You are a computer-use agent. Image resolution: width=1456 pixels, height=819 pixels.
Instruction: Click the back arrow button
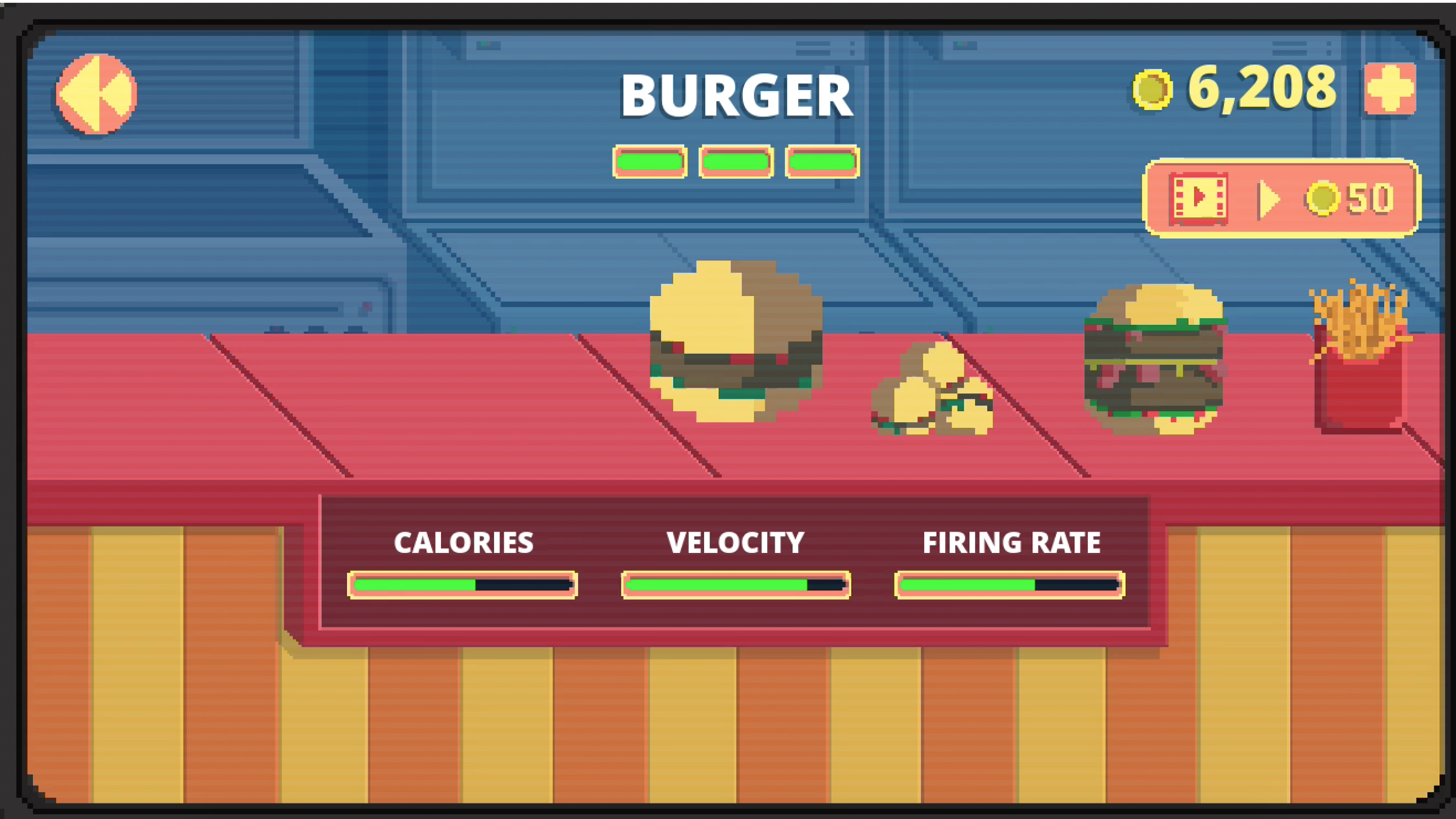95,92
